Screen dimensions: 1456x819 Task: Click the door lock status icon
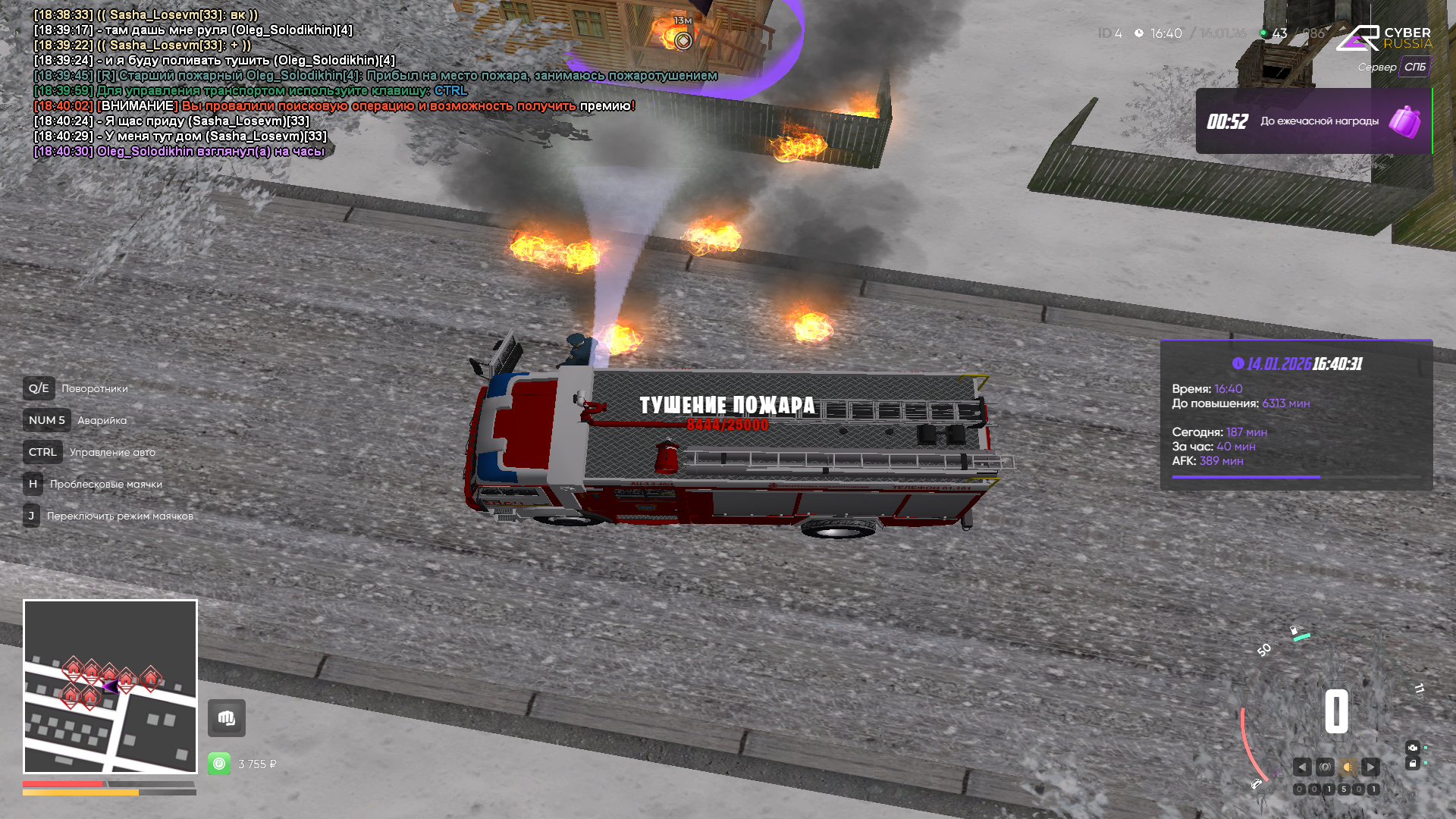(x=1412, y=764)
